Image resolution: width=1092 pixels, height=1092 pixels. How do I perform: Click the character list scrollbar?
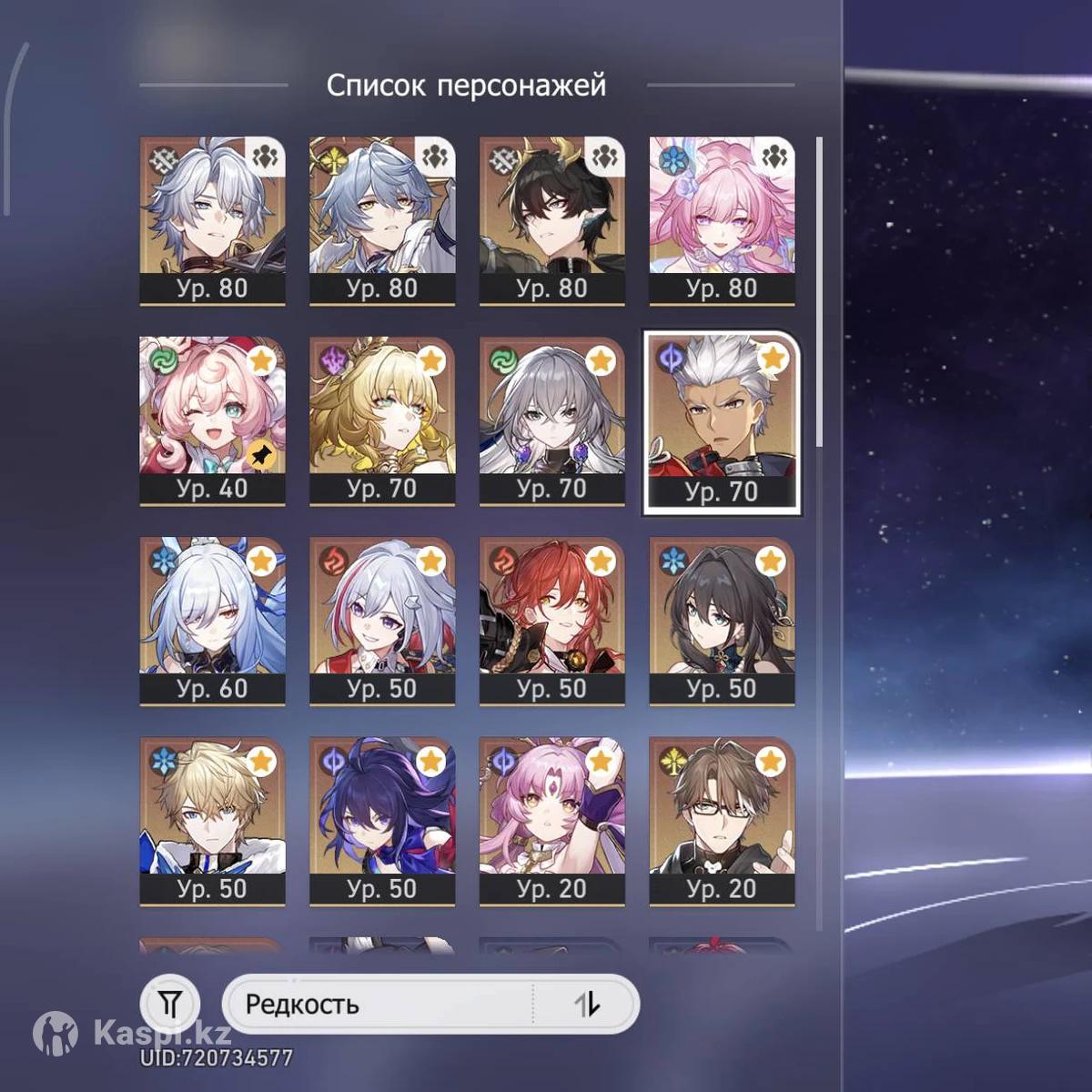(x=819, y=291)
